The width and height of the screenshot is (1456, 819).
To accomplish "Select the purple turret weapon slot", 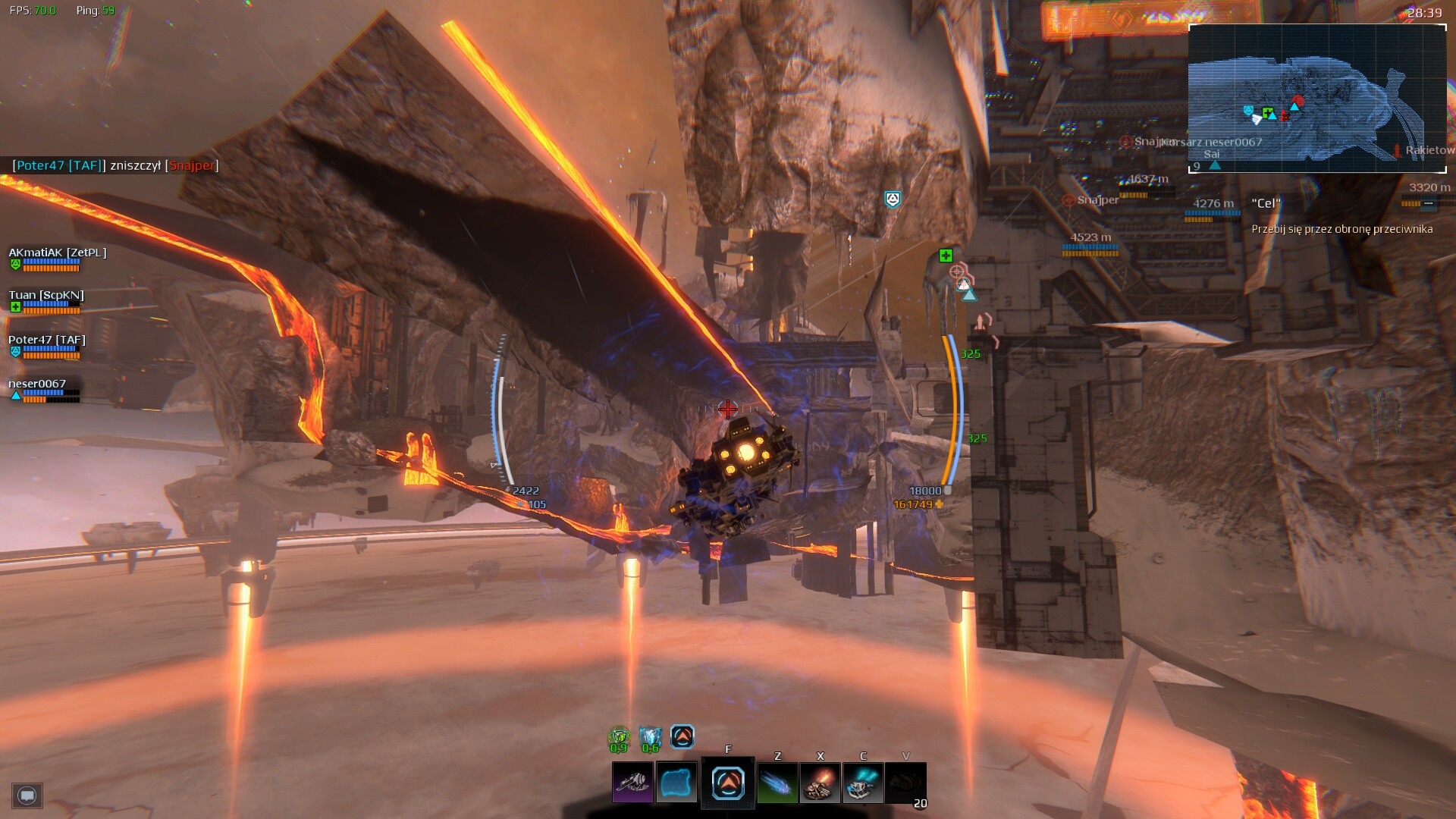I will (x=632, y=783).
